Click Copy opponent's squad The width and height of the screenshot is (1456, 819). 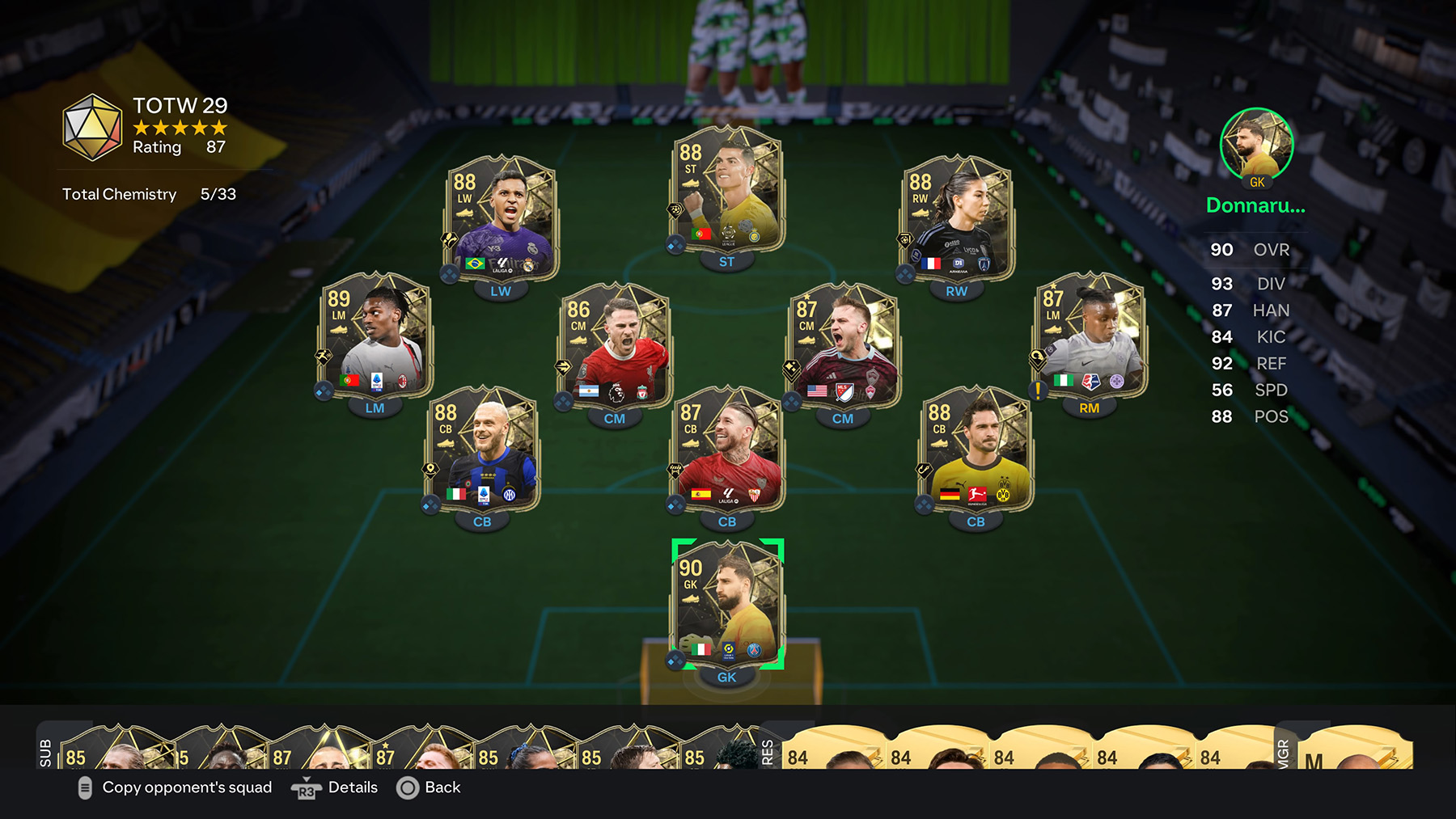click(x=186, y=787)
